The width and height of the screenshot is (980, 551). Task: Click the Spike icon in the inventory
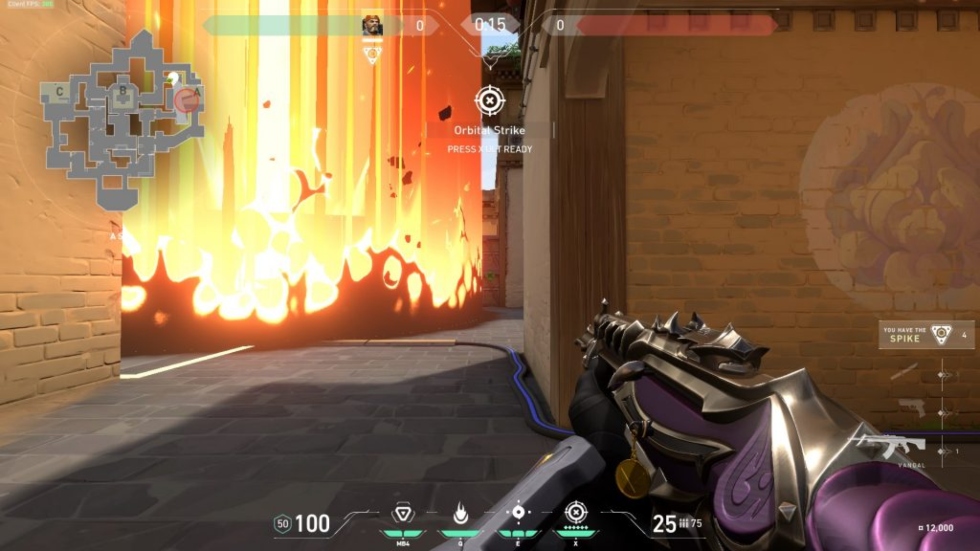click(940, 335)
